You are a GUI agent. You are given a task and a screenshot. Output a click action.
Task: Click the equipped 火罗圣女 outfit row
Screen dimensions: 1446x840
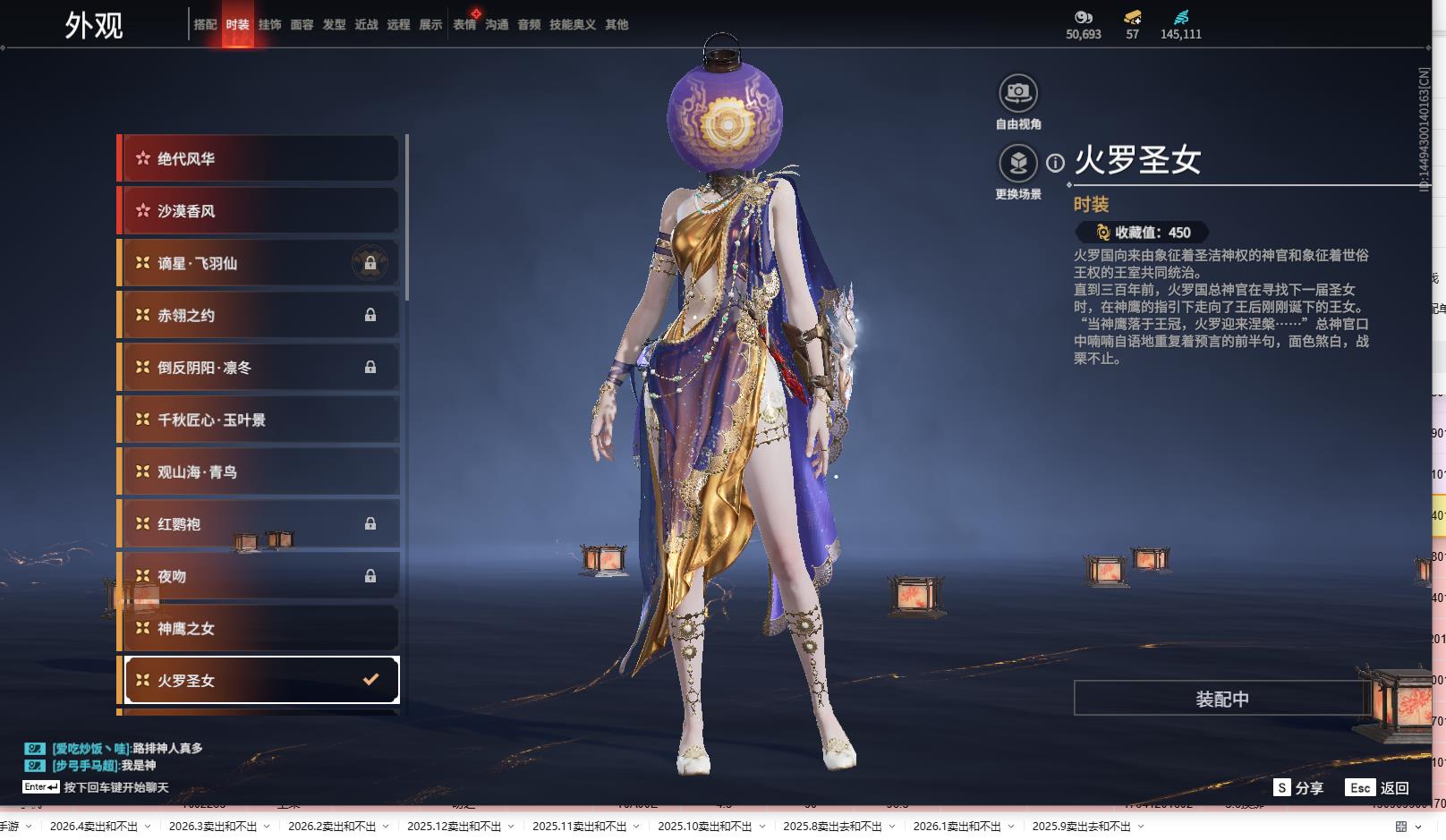[x=259, y=680]
